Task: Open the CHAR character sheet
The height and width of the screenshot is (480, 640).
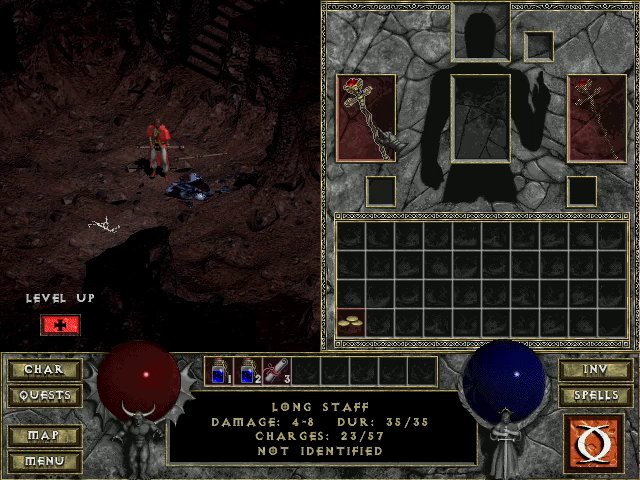Action: click(x=44, y=370)
